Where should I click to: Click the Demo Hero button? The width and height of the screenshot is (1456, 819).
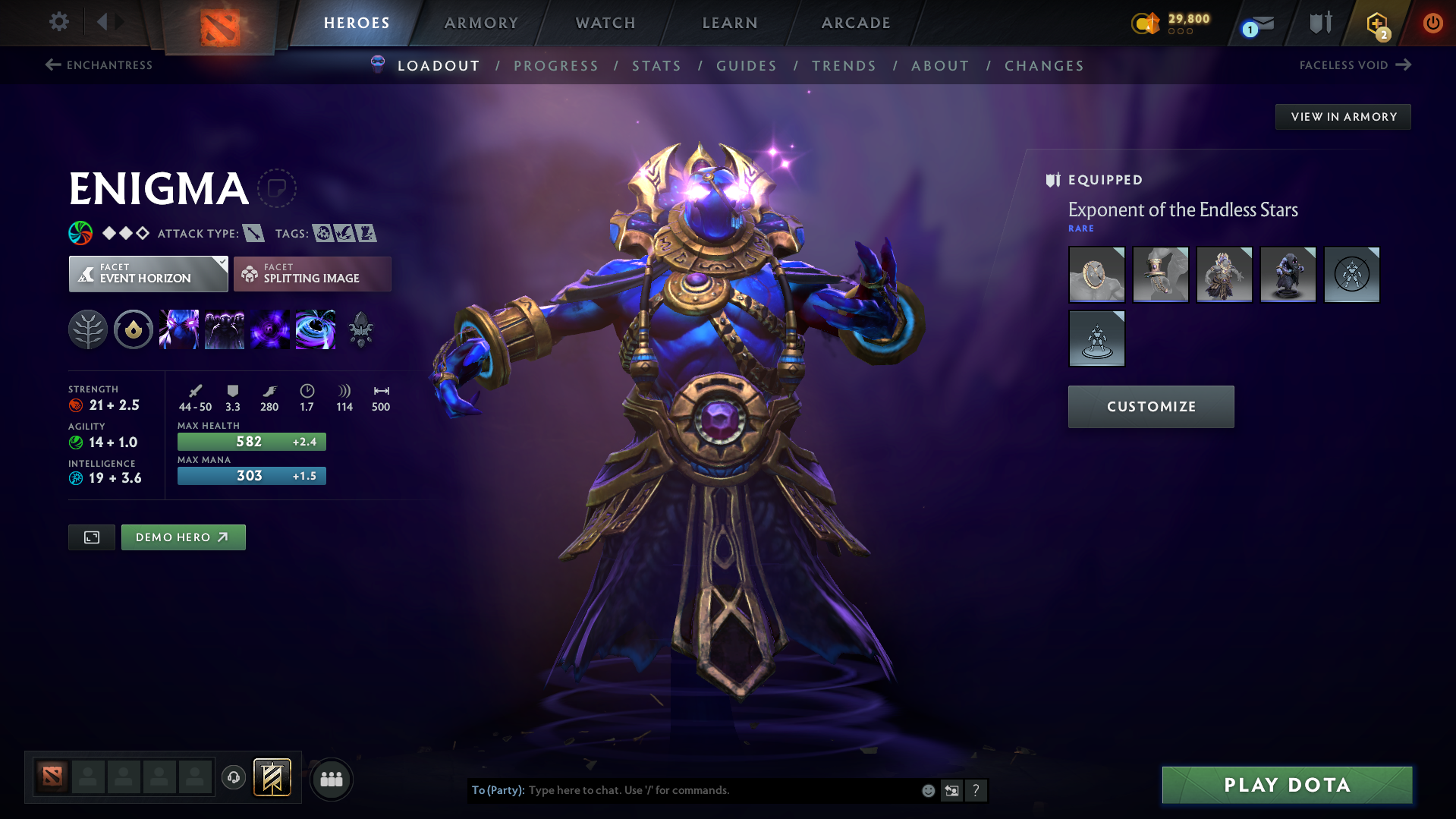point(183,537)
